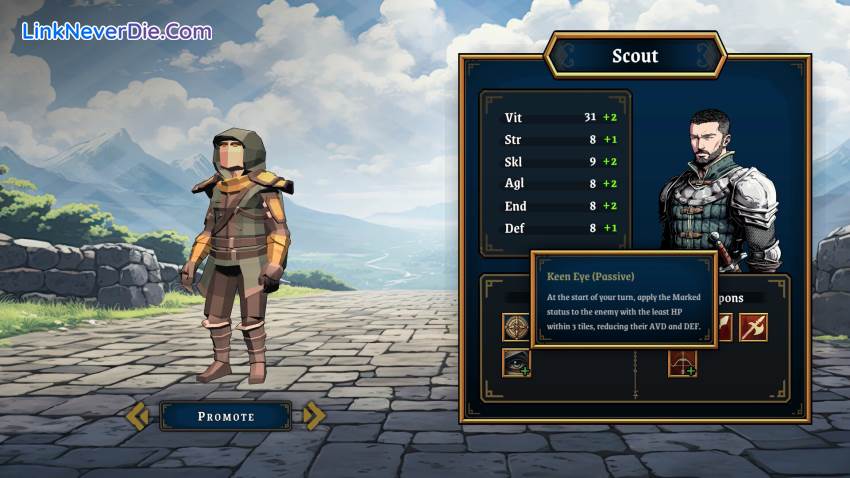850x478 pixels.
Task: Choose the axe weapon icon
Action: coord(753,327)
